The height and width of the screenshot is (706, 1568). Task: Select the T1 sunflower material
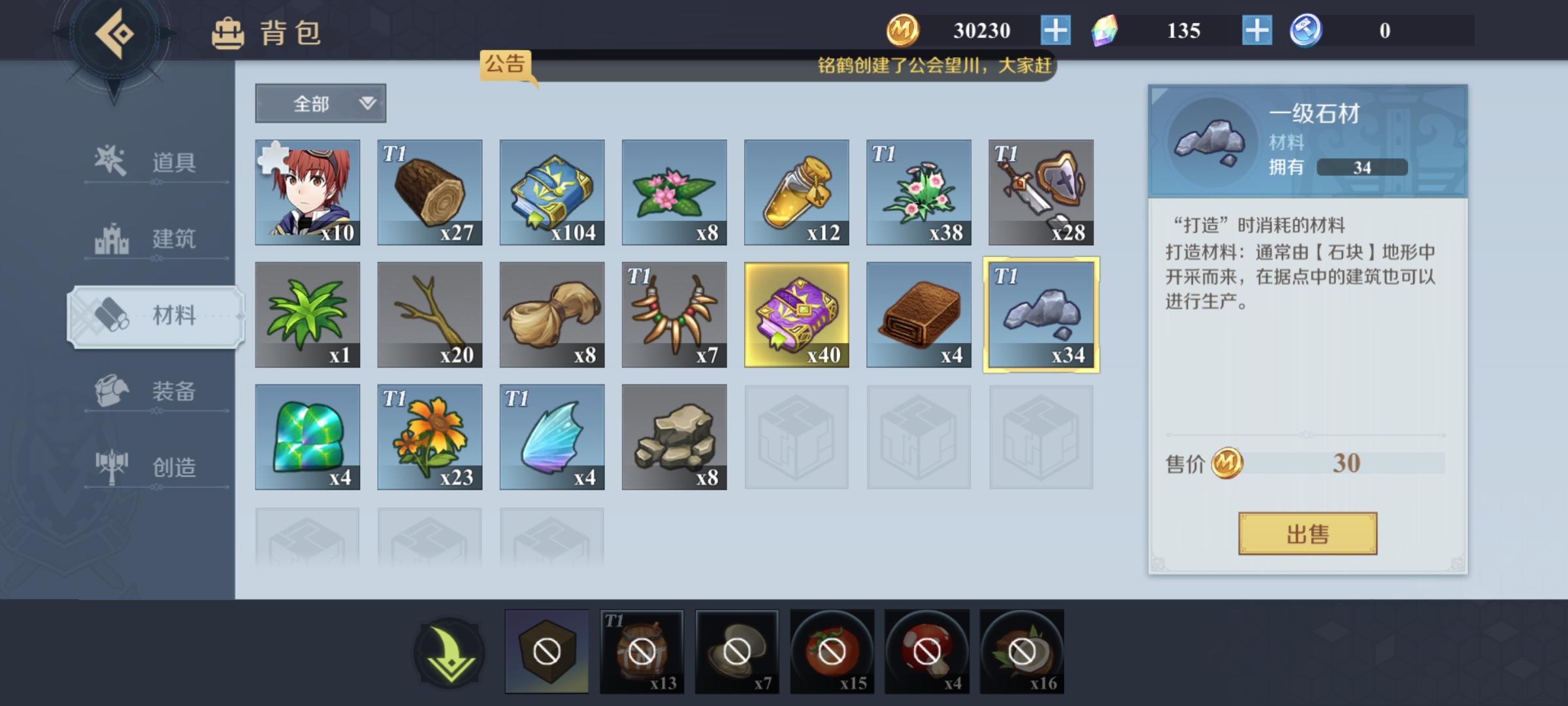(429, 437)
